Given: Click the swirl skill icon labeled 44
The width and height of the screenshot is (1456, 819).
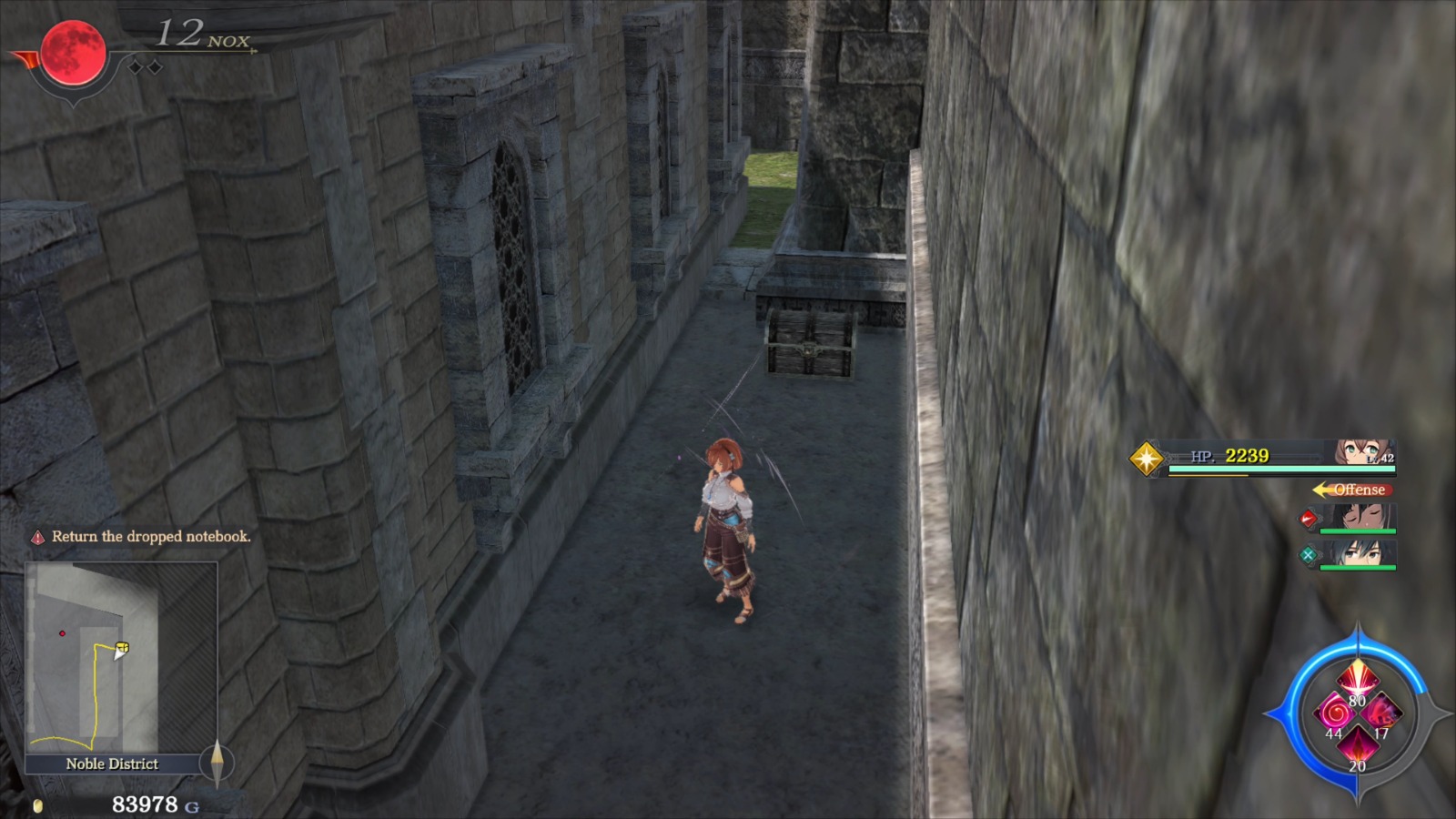Looking at the screenshot, I should [x=1334, y=713].
